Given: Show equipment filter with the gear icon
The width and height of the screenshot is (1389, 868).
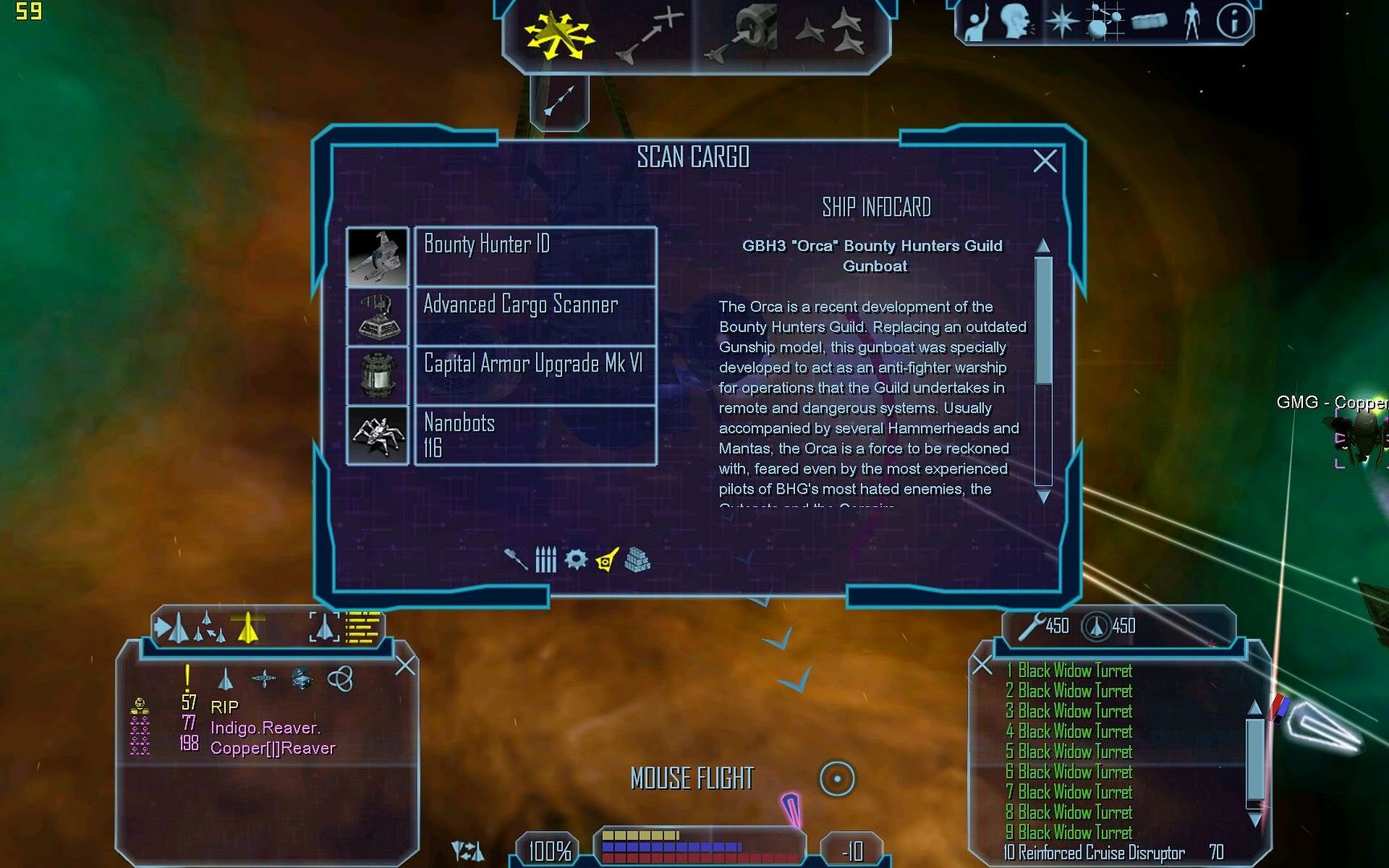Looking at the screenshot, I should pyautogui.click(x=576, y=559).
